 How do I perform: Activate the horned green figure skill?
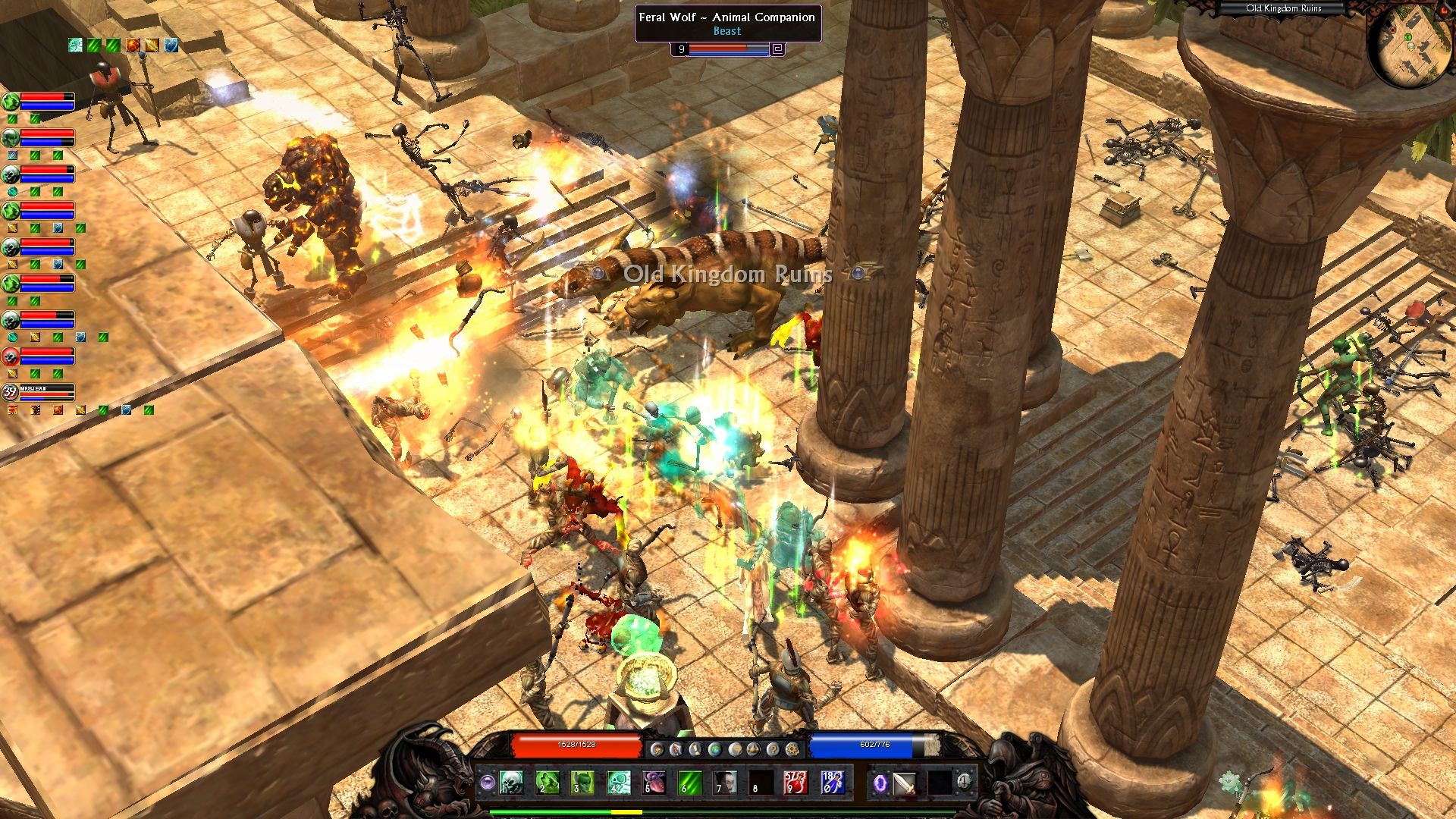click(582, 782)
